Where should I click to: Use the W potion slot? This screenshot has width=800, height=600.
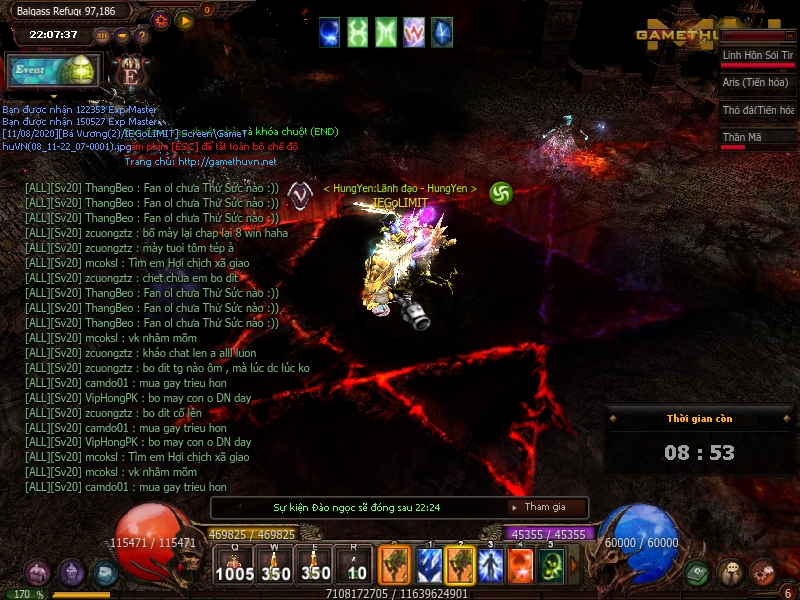[275, 565]
